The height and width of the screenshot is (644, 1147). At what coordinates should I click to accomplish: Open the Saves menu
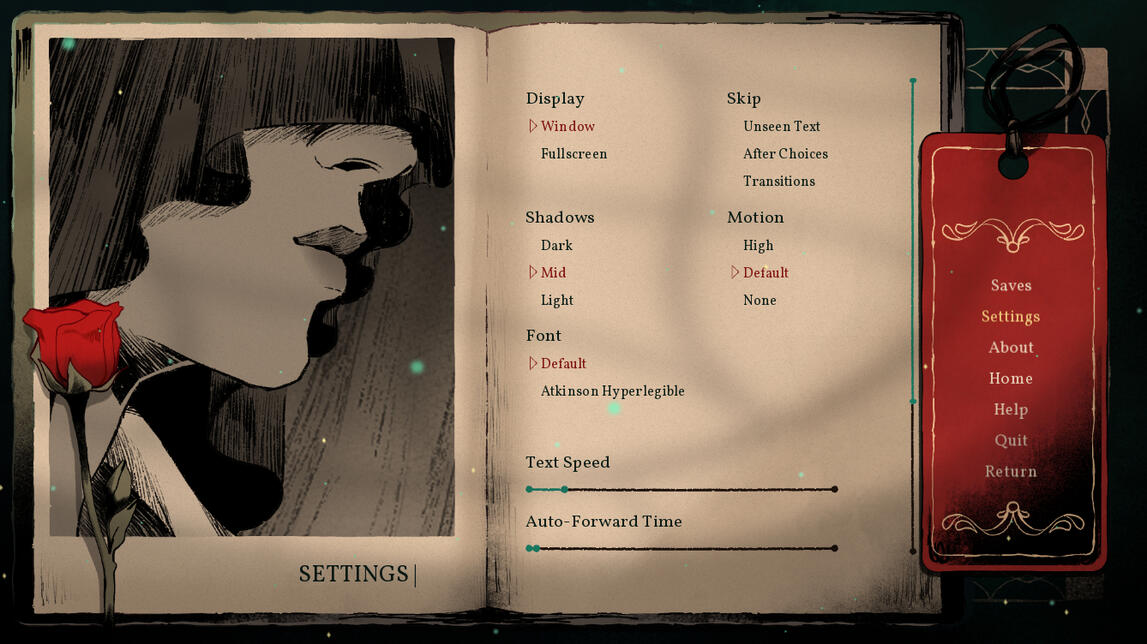click(1010, 286)
